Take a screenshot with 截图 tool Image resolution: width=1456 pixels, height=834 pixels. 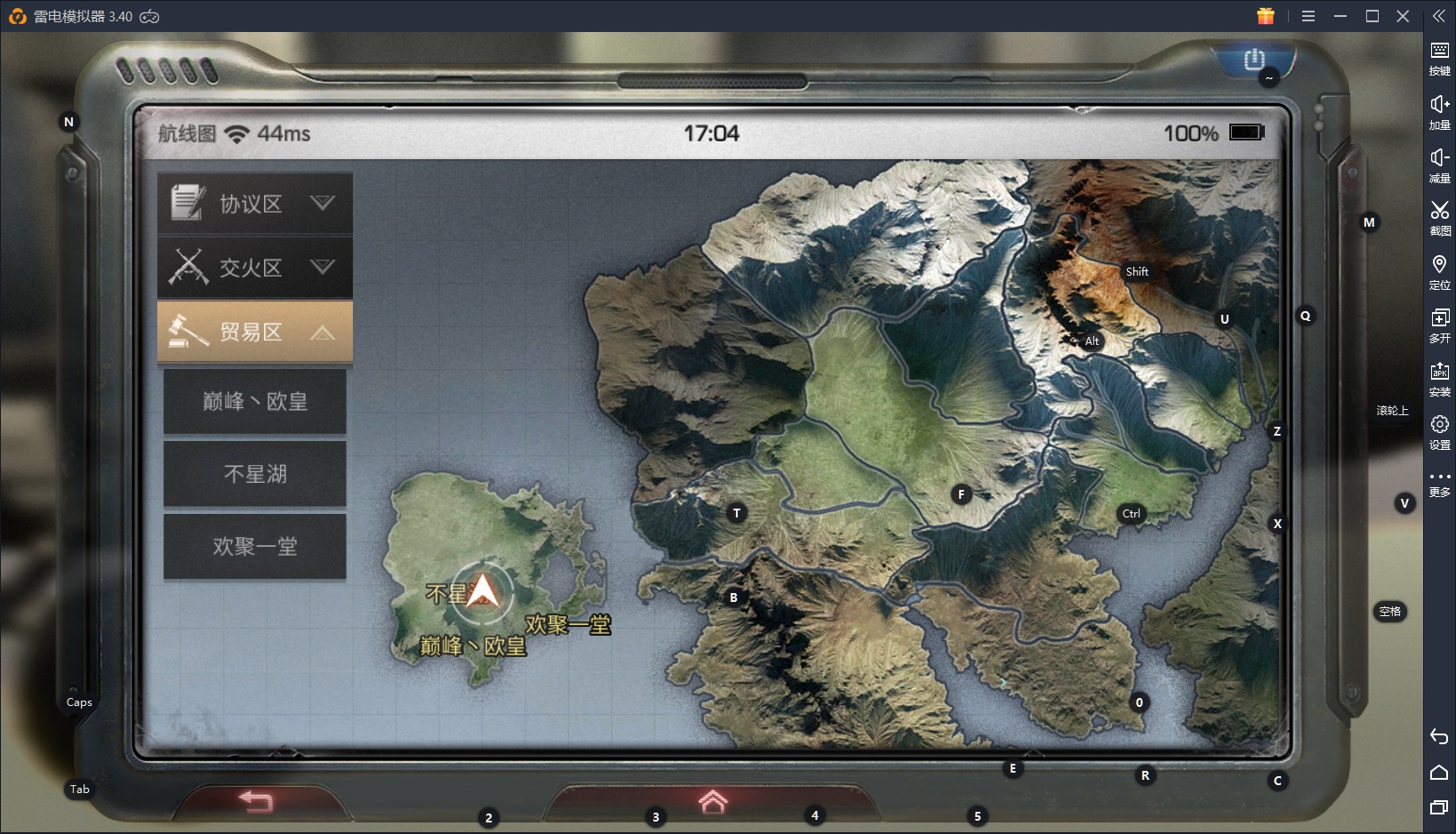pos(1439,217)
